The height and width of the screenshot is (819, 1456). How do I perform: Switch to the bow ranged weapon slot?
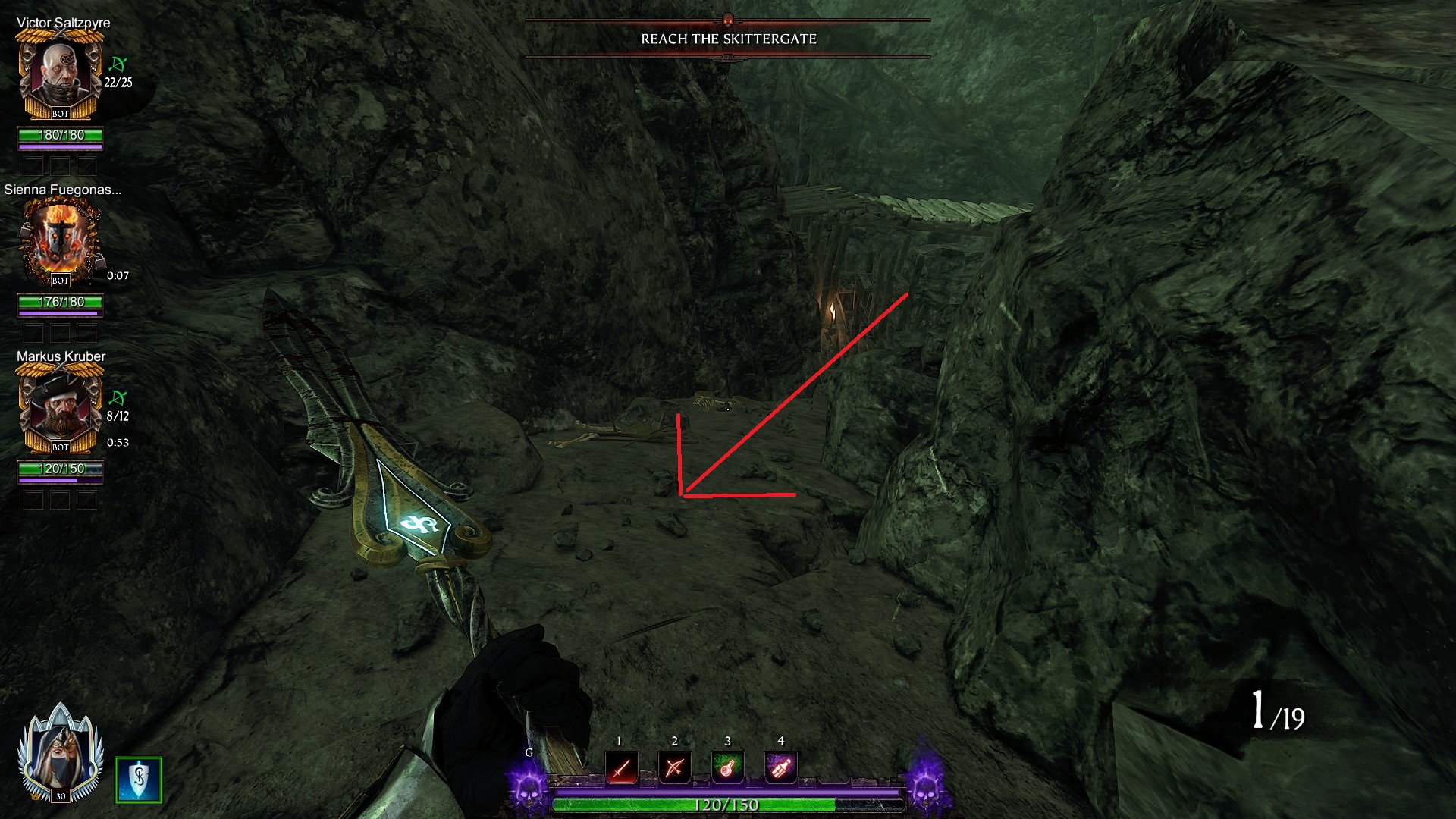pos(674,768)
